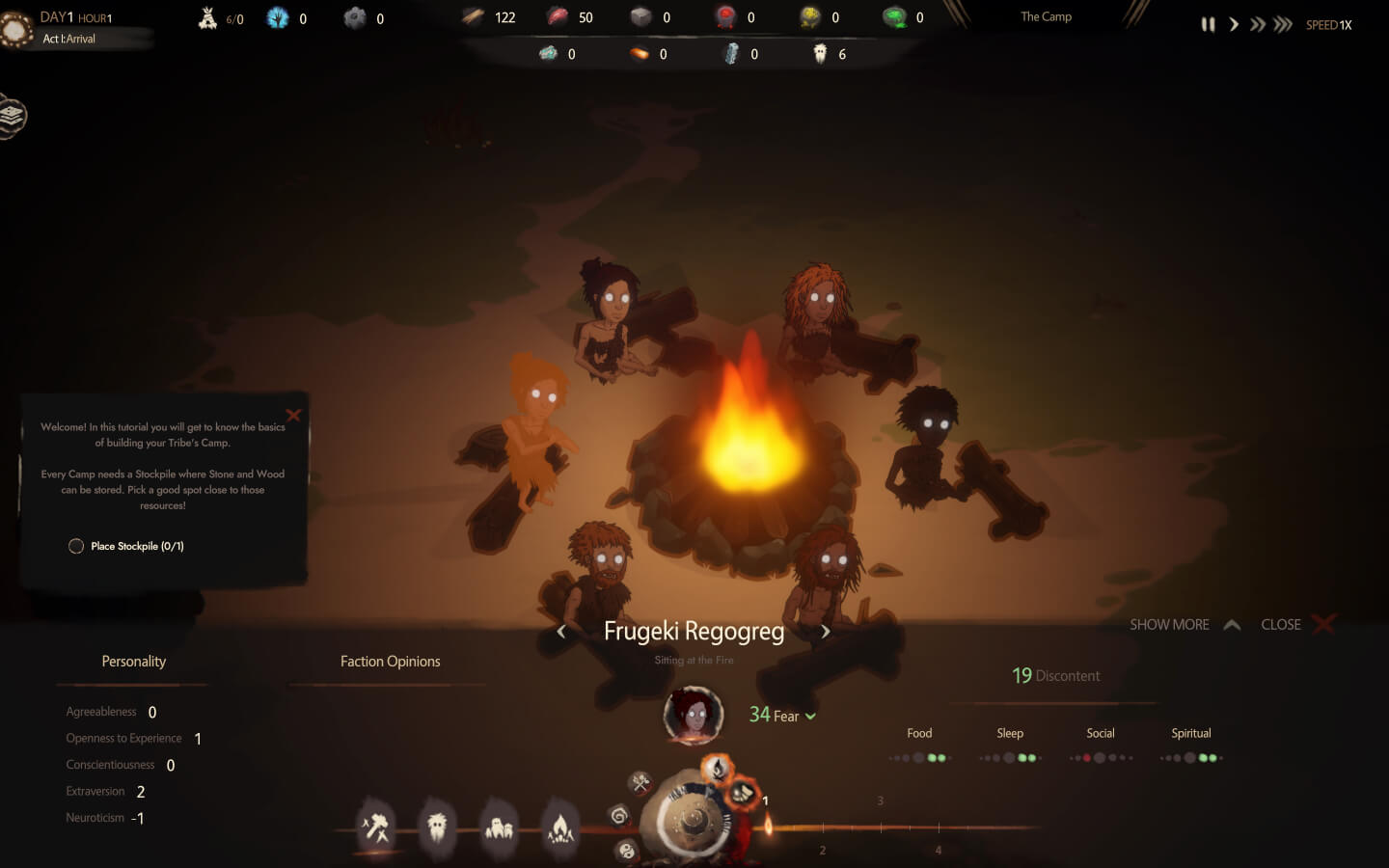Click the layers icon on left edge
The width and height of the screenshot is (1389, 868).
coord(12,116)
